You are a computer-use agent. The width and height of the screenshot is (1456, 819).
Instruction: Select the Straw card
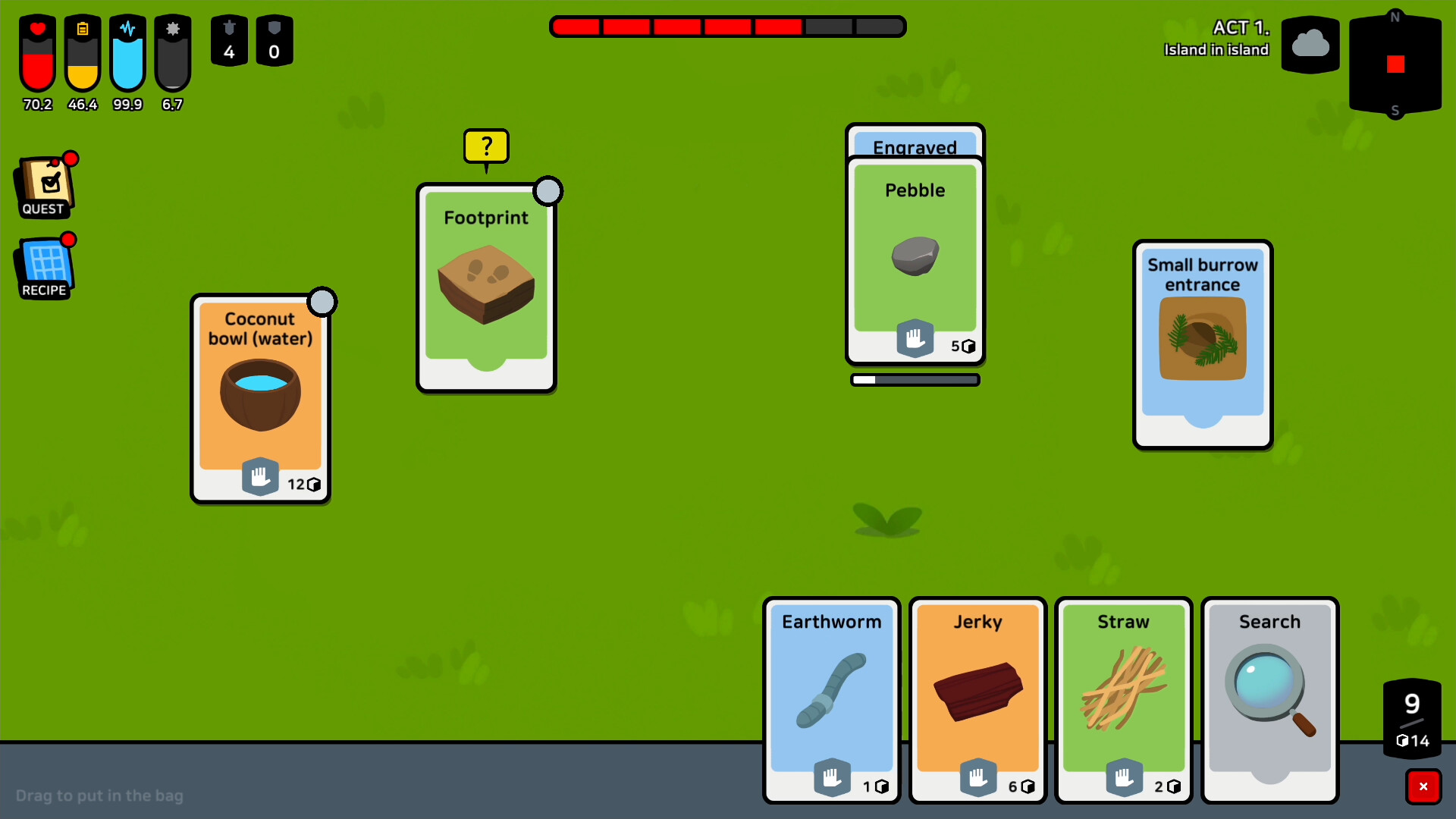(1124, 698)
